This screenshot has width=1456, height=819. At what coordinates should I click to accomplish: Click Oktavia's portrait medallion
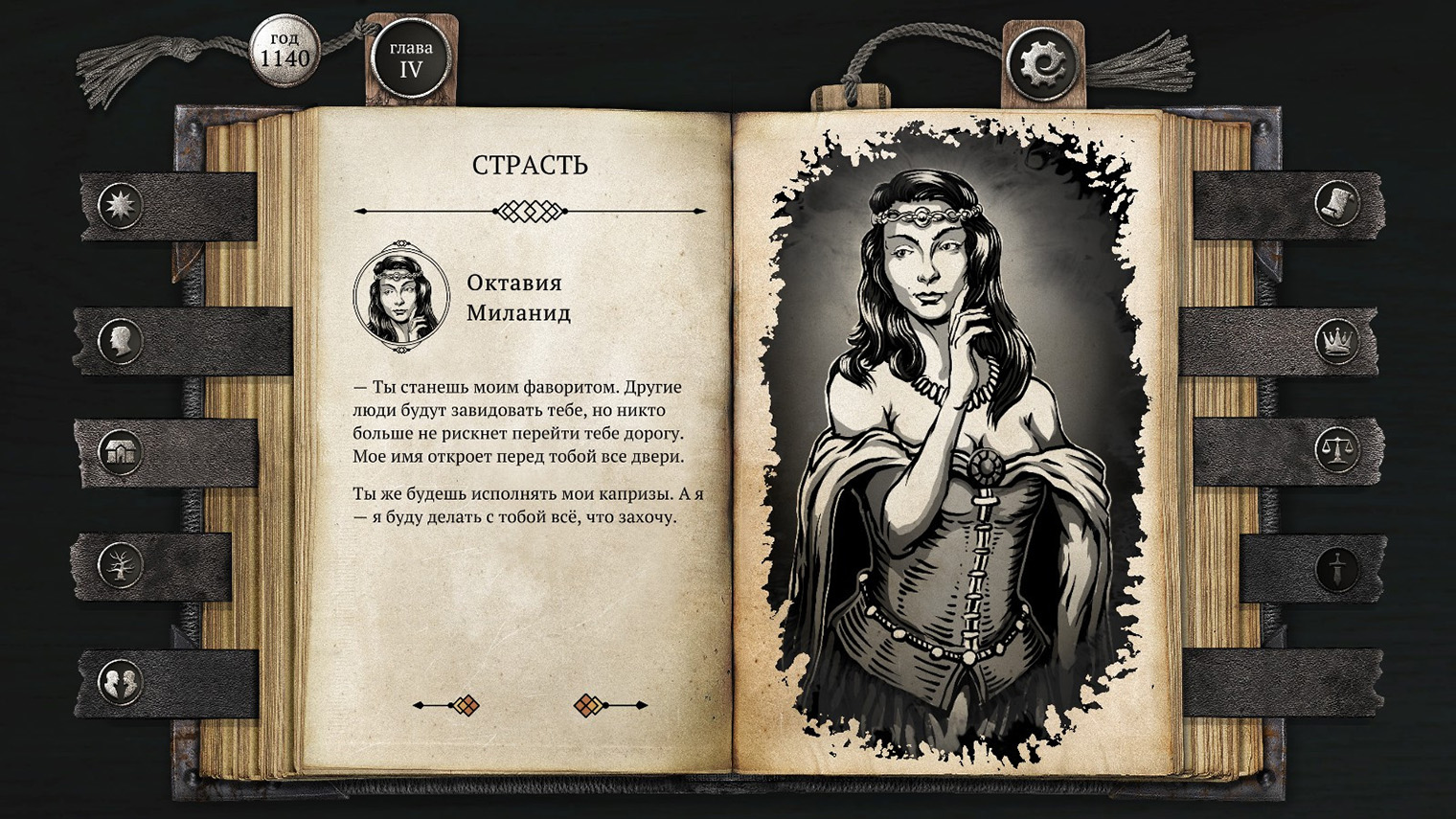coord(399,297)
